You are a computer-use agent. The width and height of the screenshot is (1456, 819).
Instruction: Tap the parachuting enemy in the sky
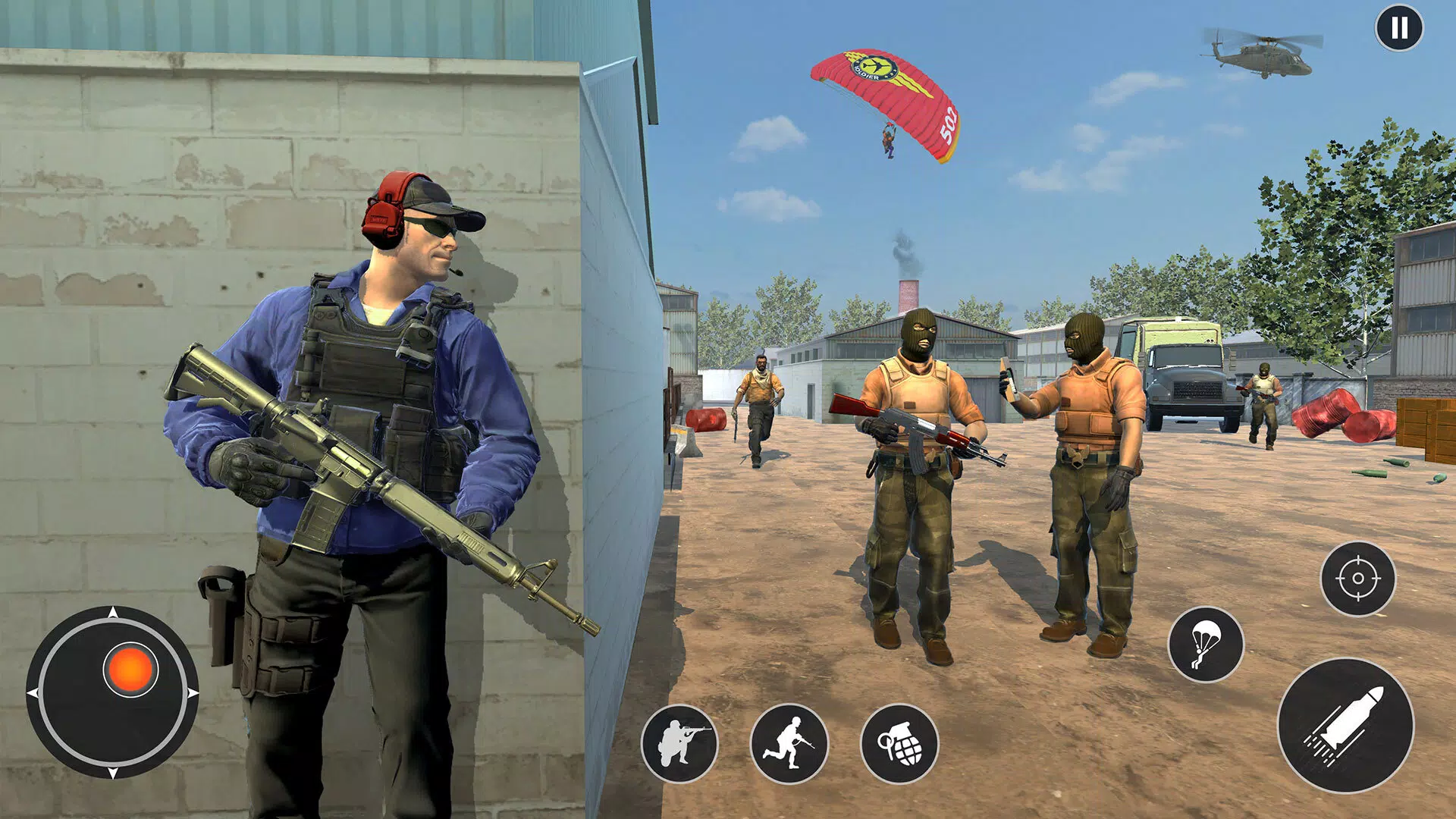pyautogui.click(x=889, y=140)
